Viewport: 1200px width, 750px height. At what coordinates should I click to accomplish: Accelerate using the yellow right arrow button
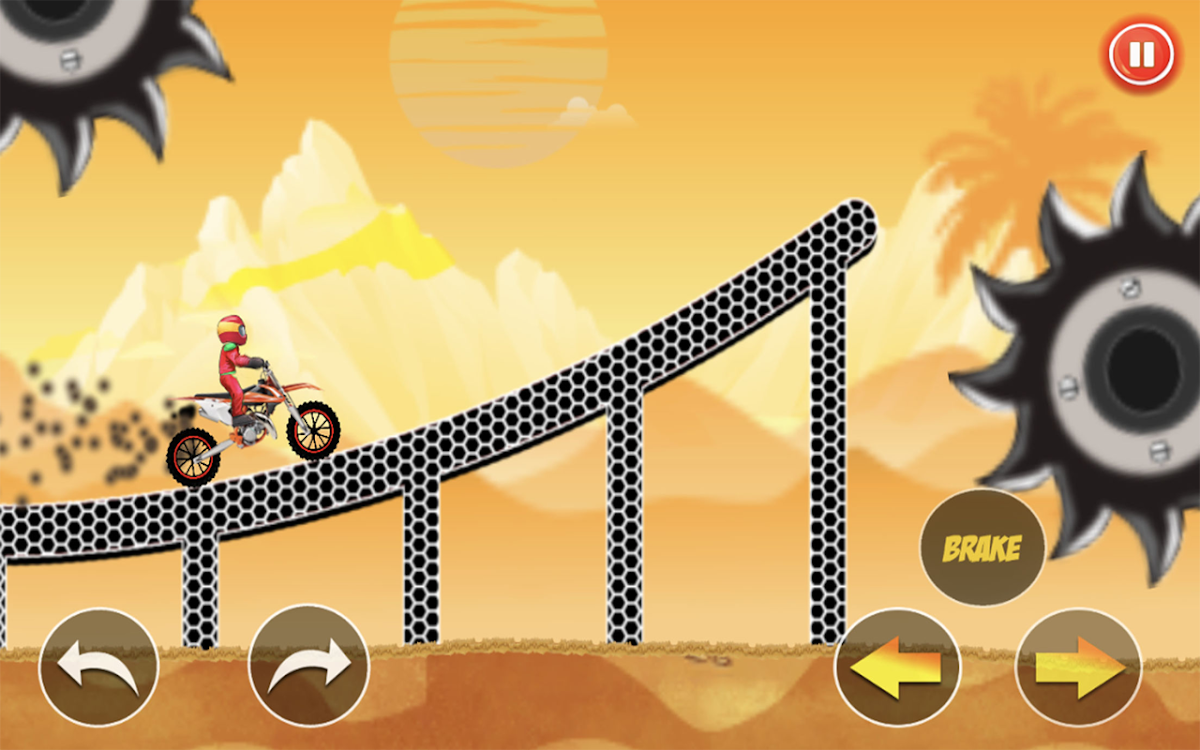point(1078,667)
